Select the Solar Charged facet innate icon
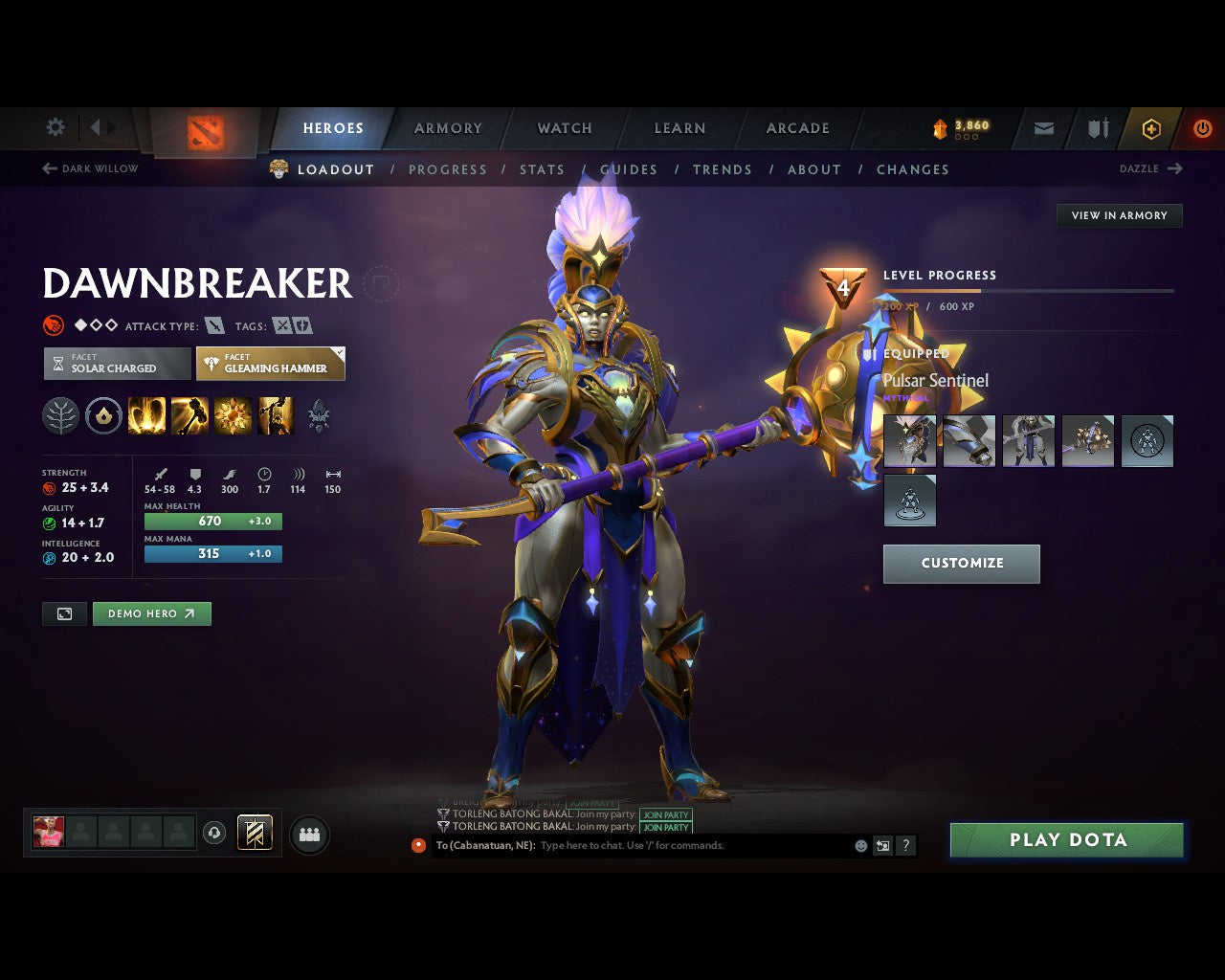The height and width of the screenshot is (980, 1225). 103,414
